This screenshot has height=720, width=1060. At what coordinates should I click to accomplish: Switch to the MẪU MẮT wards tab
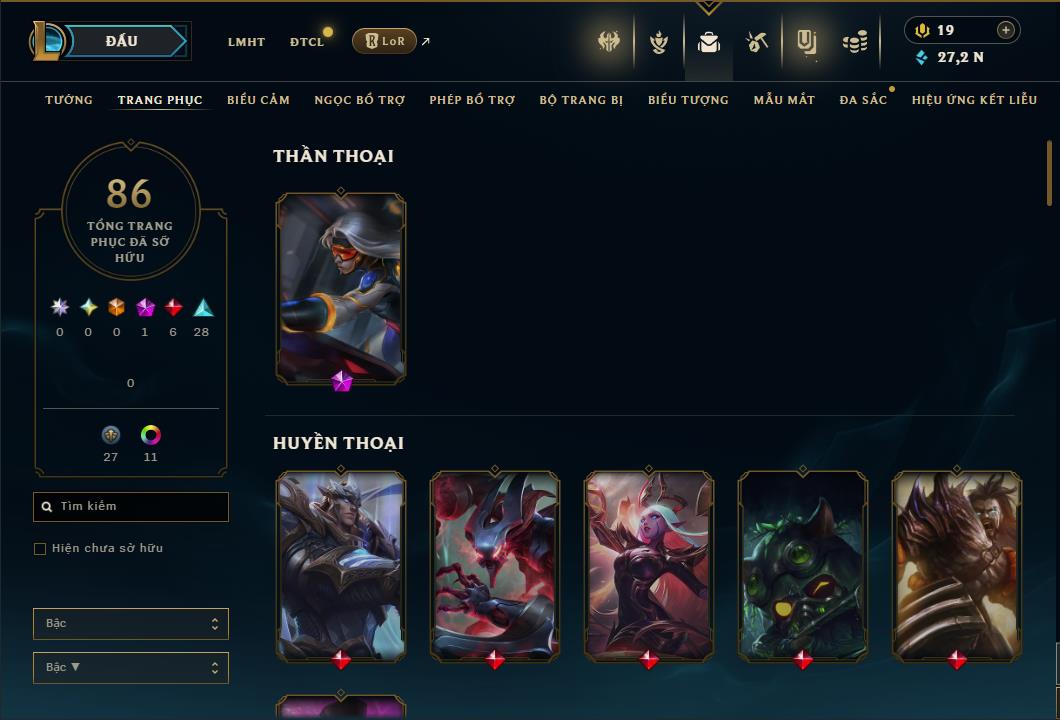point(784,100)
